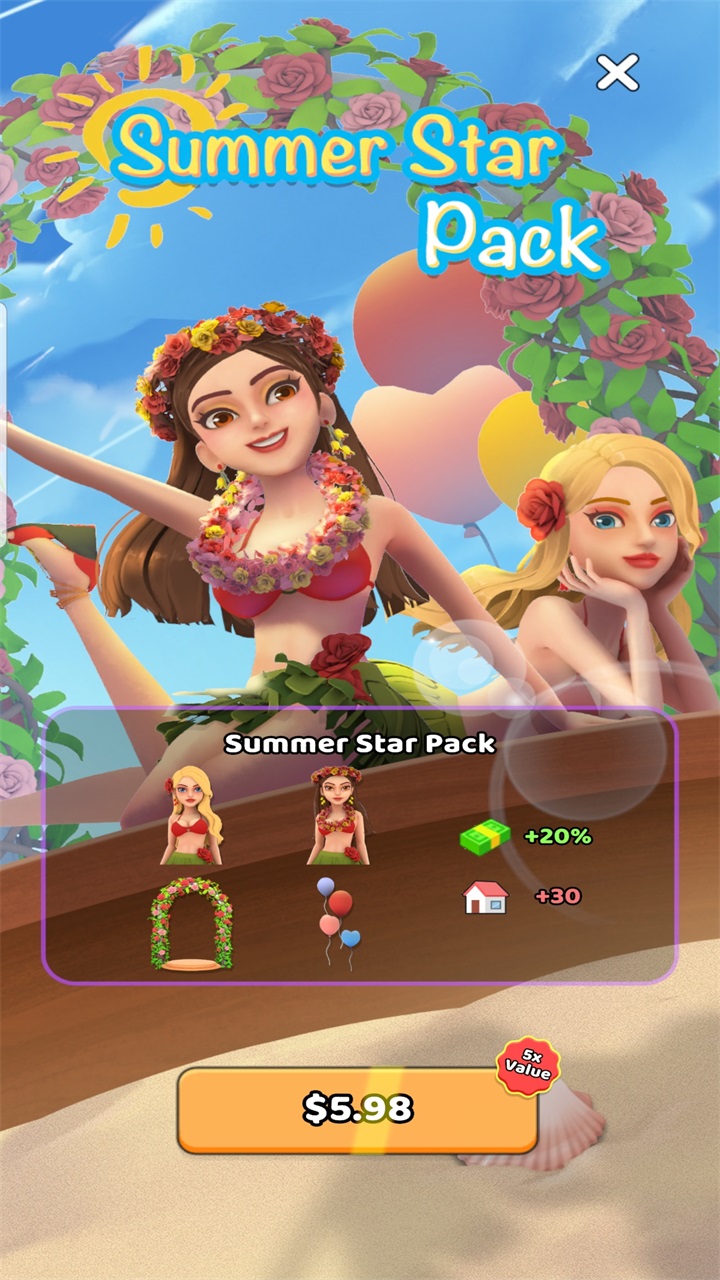Tap the house +30 bonus icon
The height and width of the screenshot is (1280, 720).
tap(486, 896)
